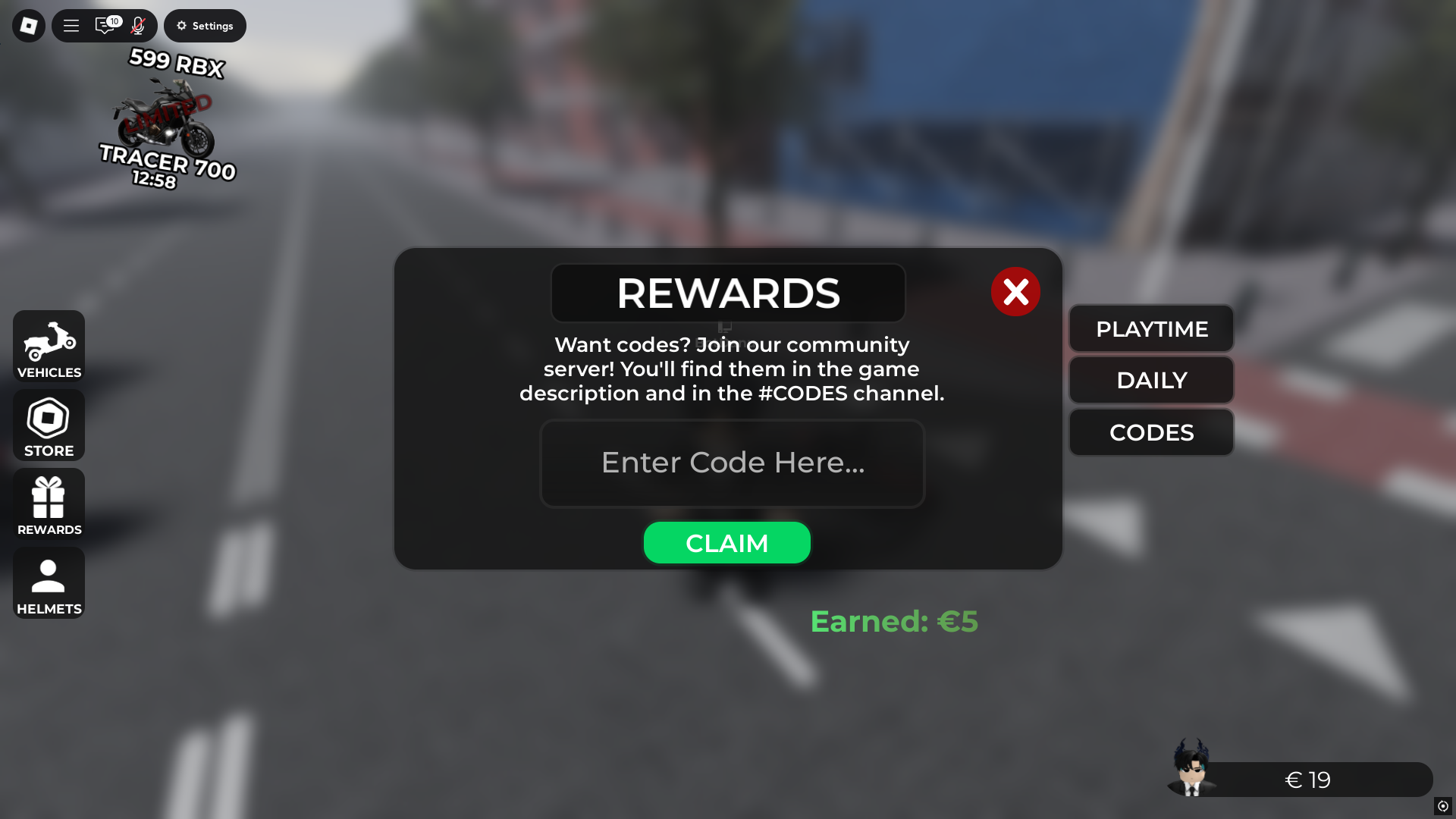Claim the entered code
The width and height of the screenshot is (1456, 819).
tap(726, 542)
